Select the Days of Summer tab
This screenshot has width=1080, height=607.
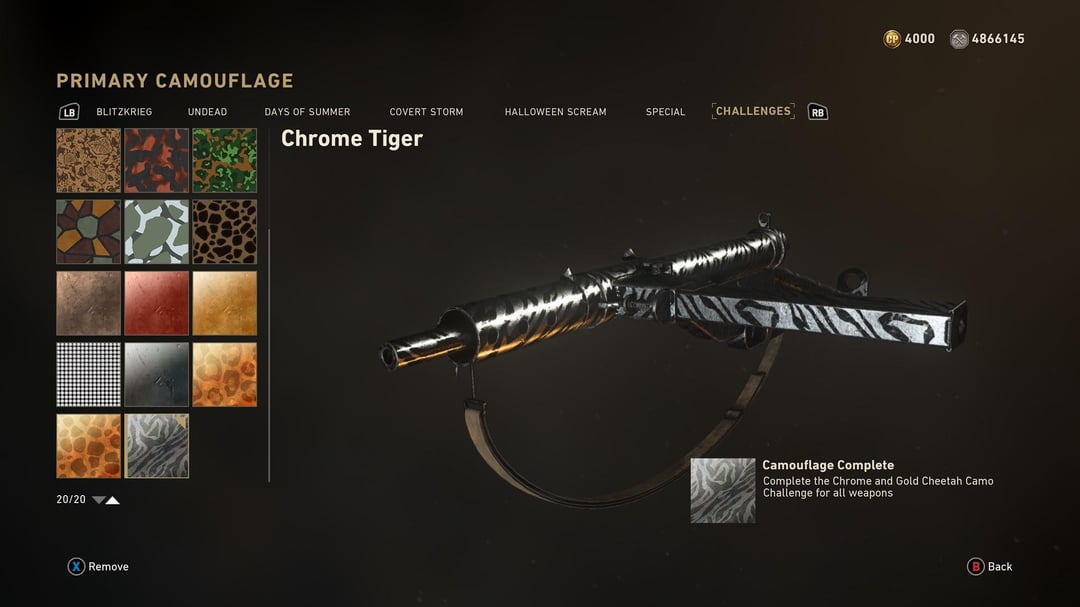pyautogui.click(x=307, y=112)
